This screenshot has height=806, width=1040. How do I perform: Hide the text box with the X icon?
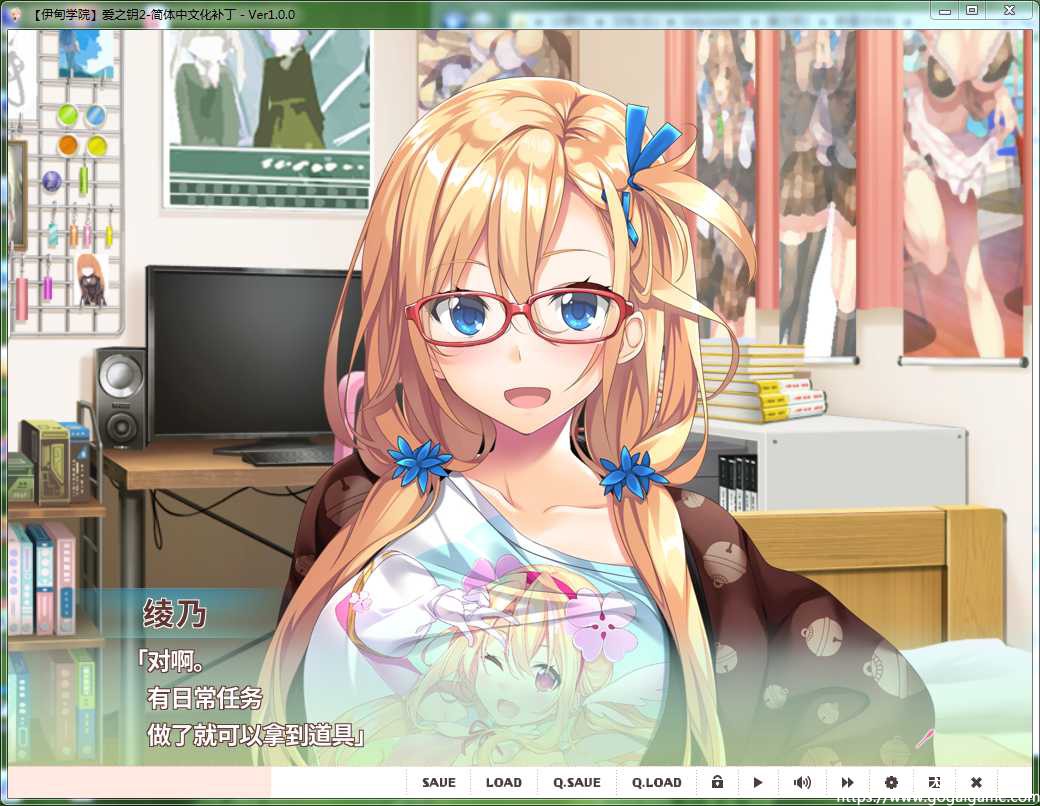(976, 782)
